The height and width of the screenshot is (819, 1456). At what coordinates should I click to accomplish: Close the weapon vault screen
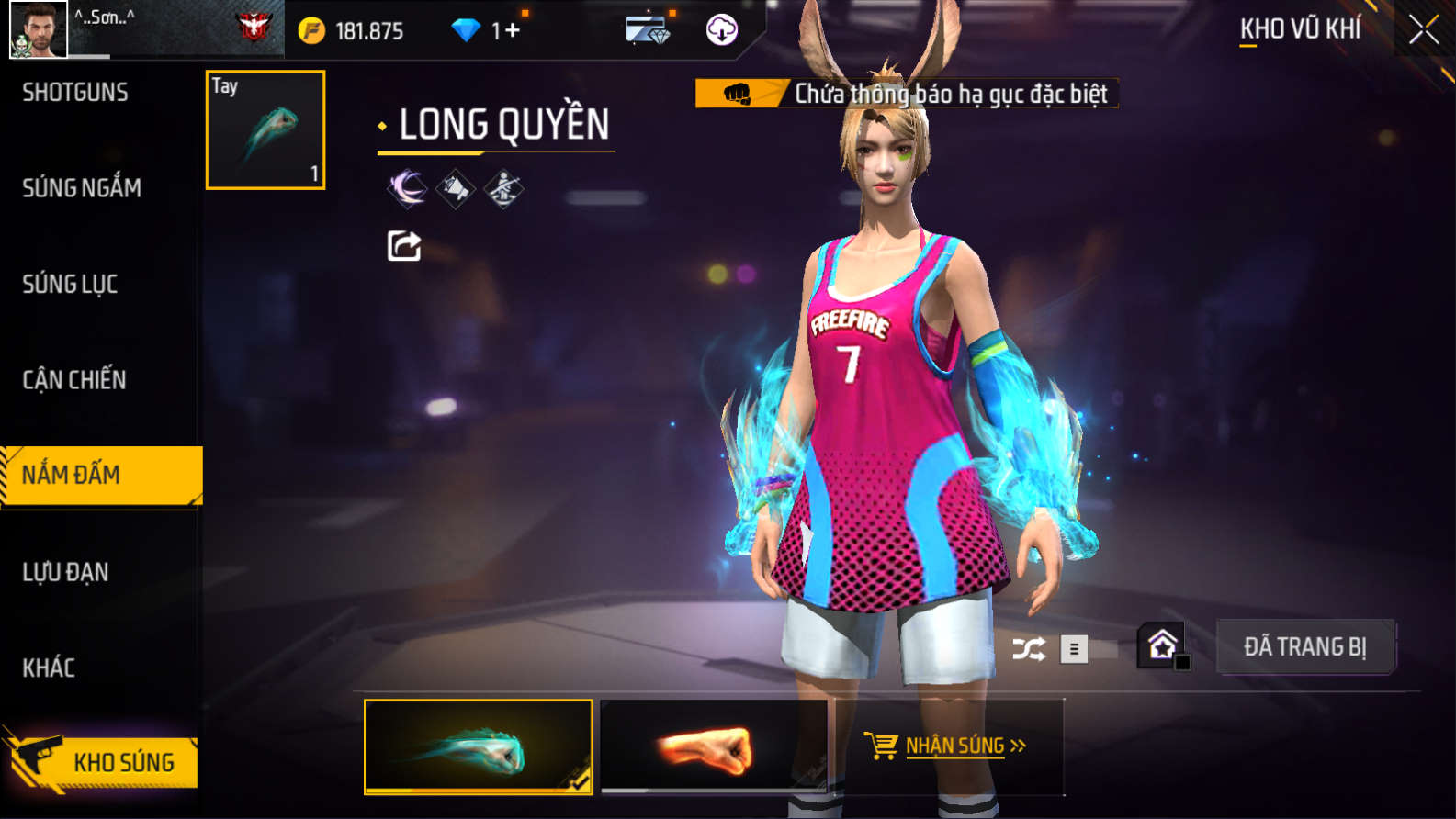coord(1423,30)
